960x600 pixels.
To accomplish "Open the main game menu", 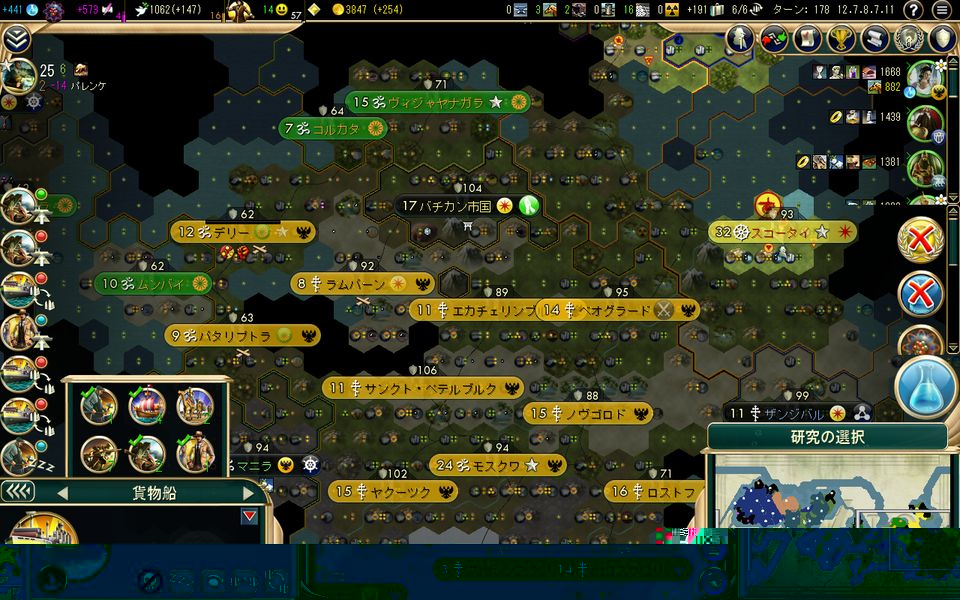I will pyautogui.click(x=941, y=10).
